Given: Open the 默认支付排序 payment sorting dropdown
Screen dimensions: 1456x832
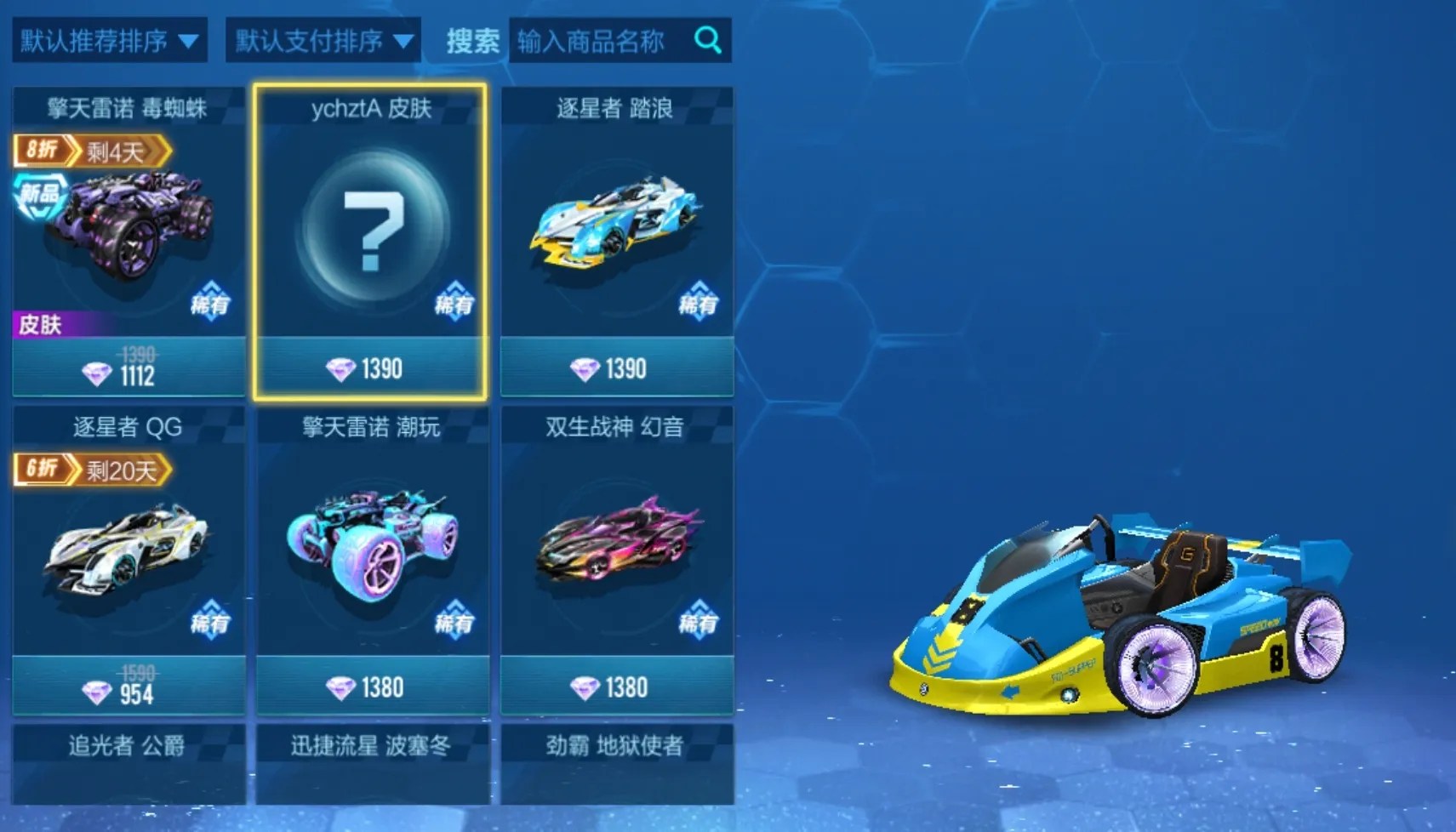Looking at the screenshot, I should click(322, 39).
